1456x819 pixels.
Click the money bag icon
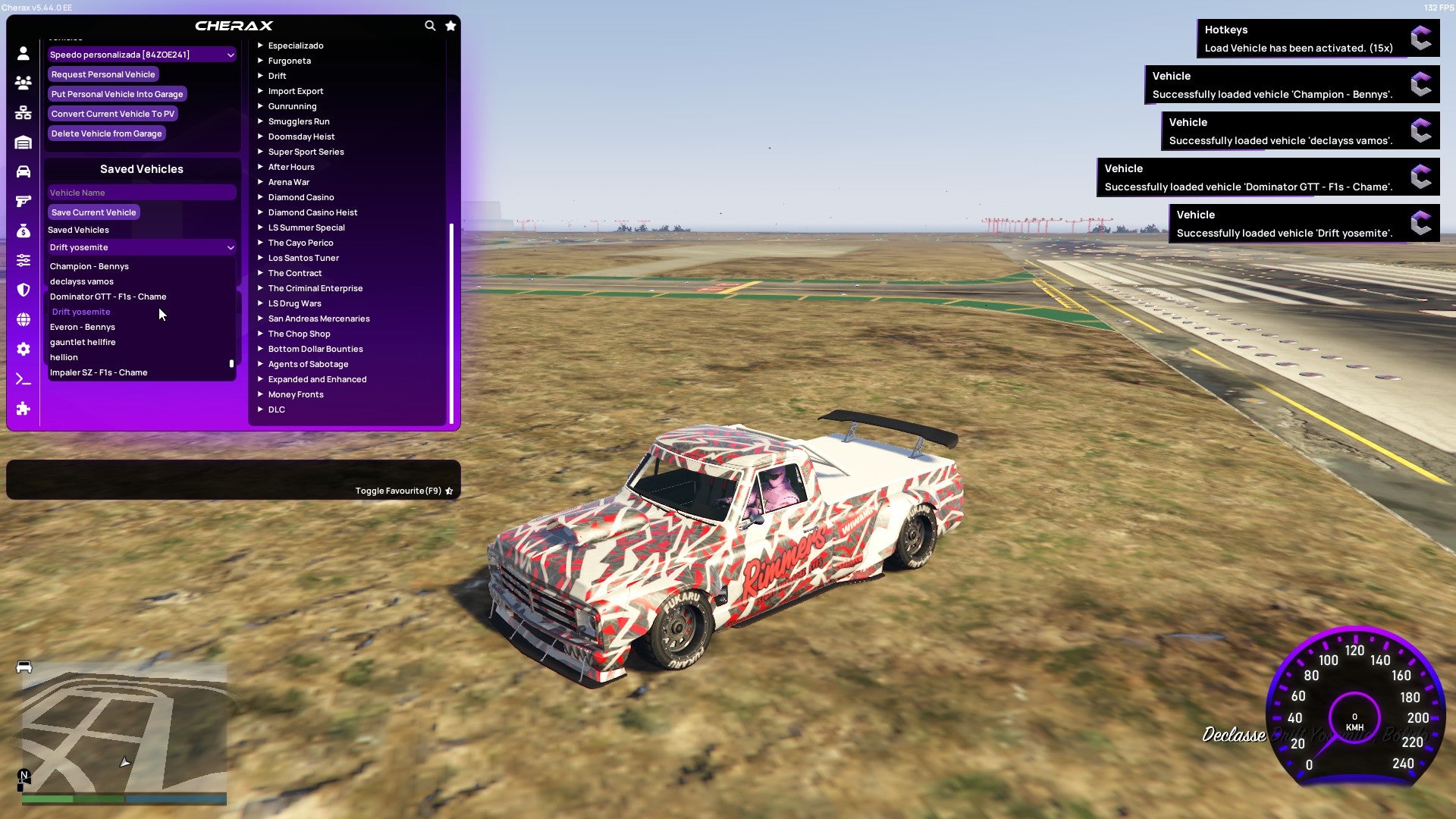[23, 231]
